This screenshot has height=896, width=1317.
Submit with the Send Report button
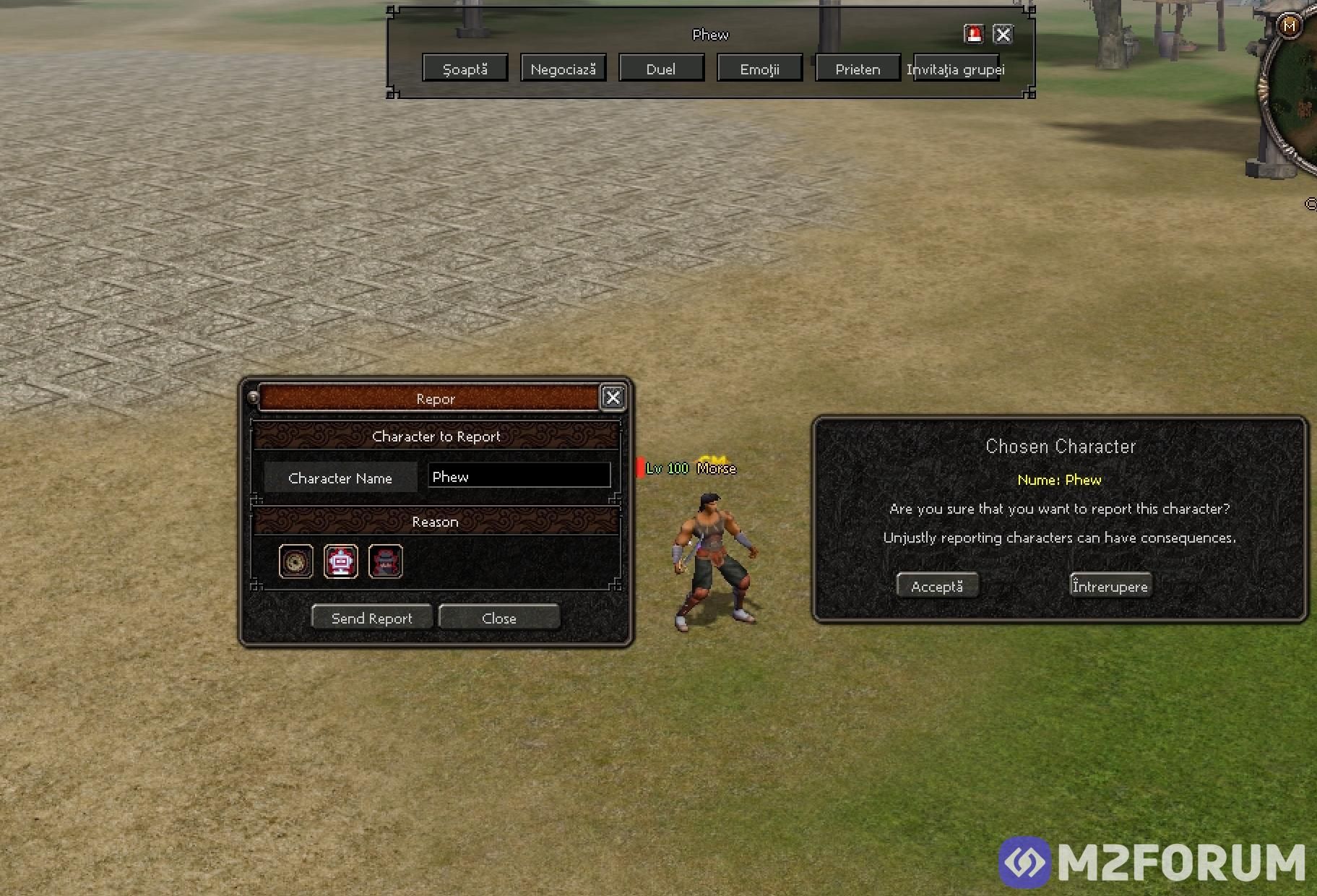371,618
